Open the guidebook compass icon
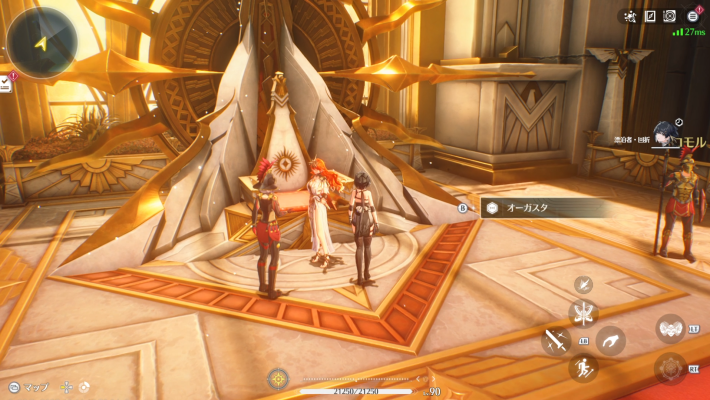This screenshot has width=710, height=400. (650, 16)
